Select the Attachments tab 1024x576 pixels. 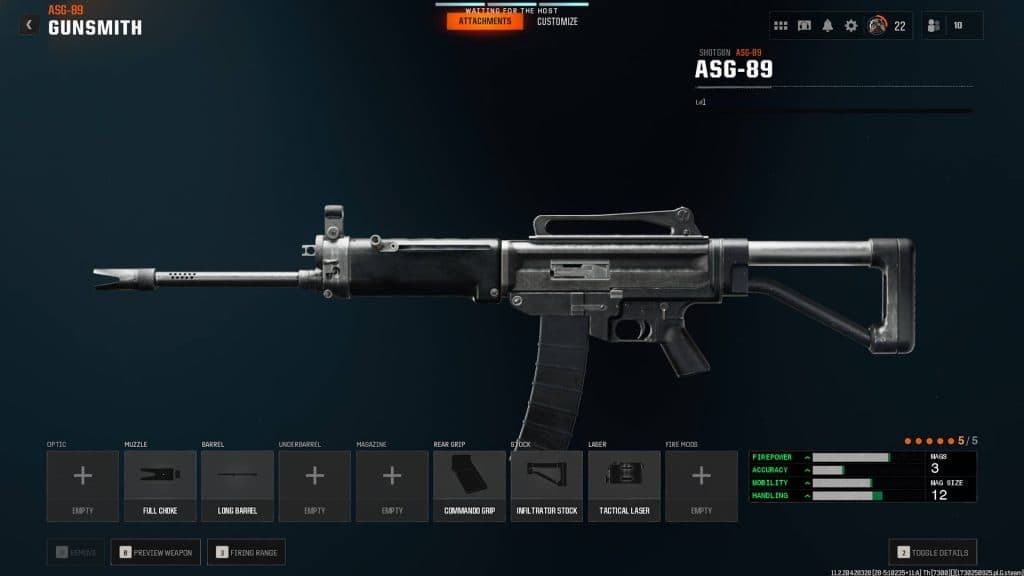485,21
